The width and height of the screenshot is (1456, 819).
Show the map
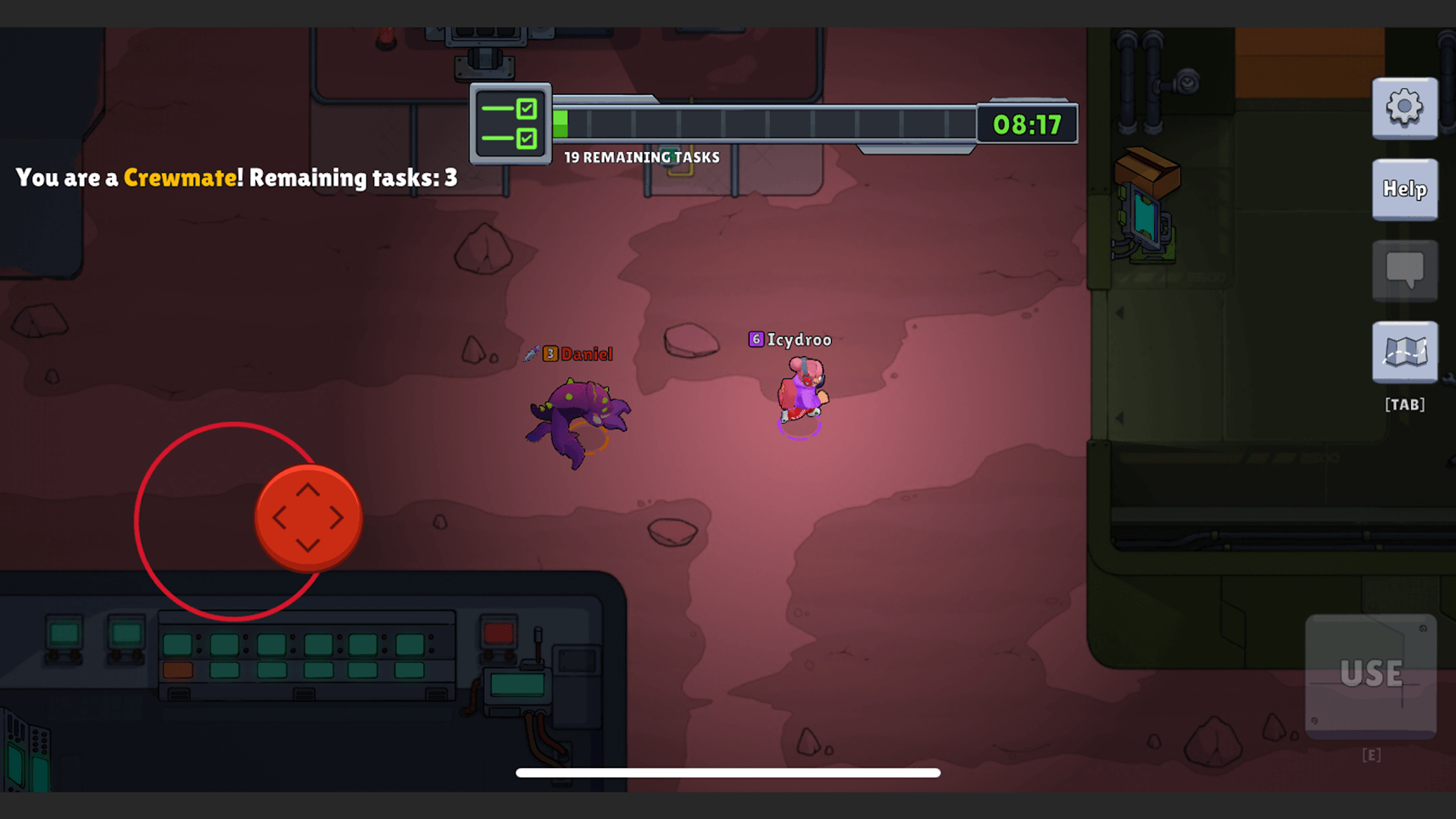click(1404, 352)
